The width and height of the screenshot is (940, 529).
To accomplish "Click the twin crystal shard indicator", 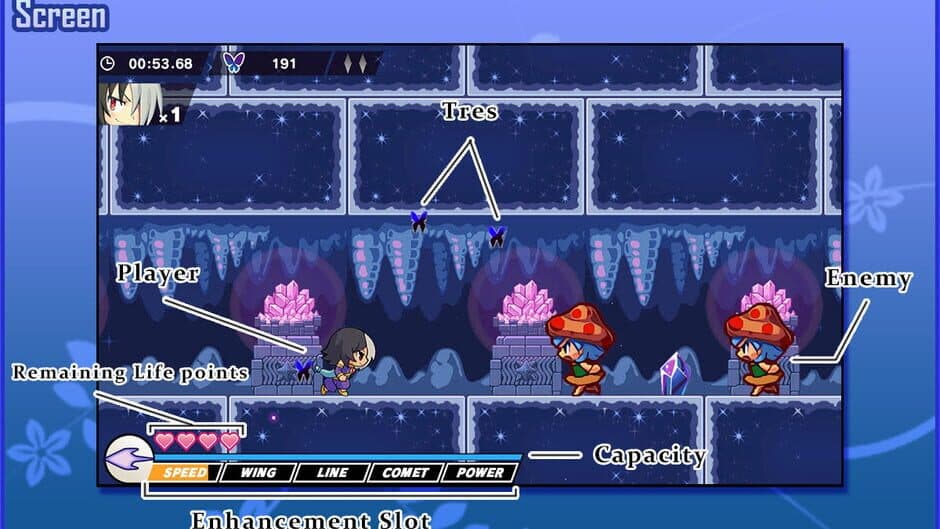I will click(355, 63).
